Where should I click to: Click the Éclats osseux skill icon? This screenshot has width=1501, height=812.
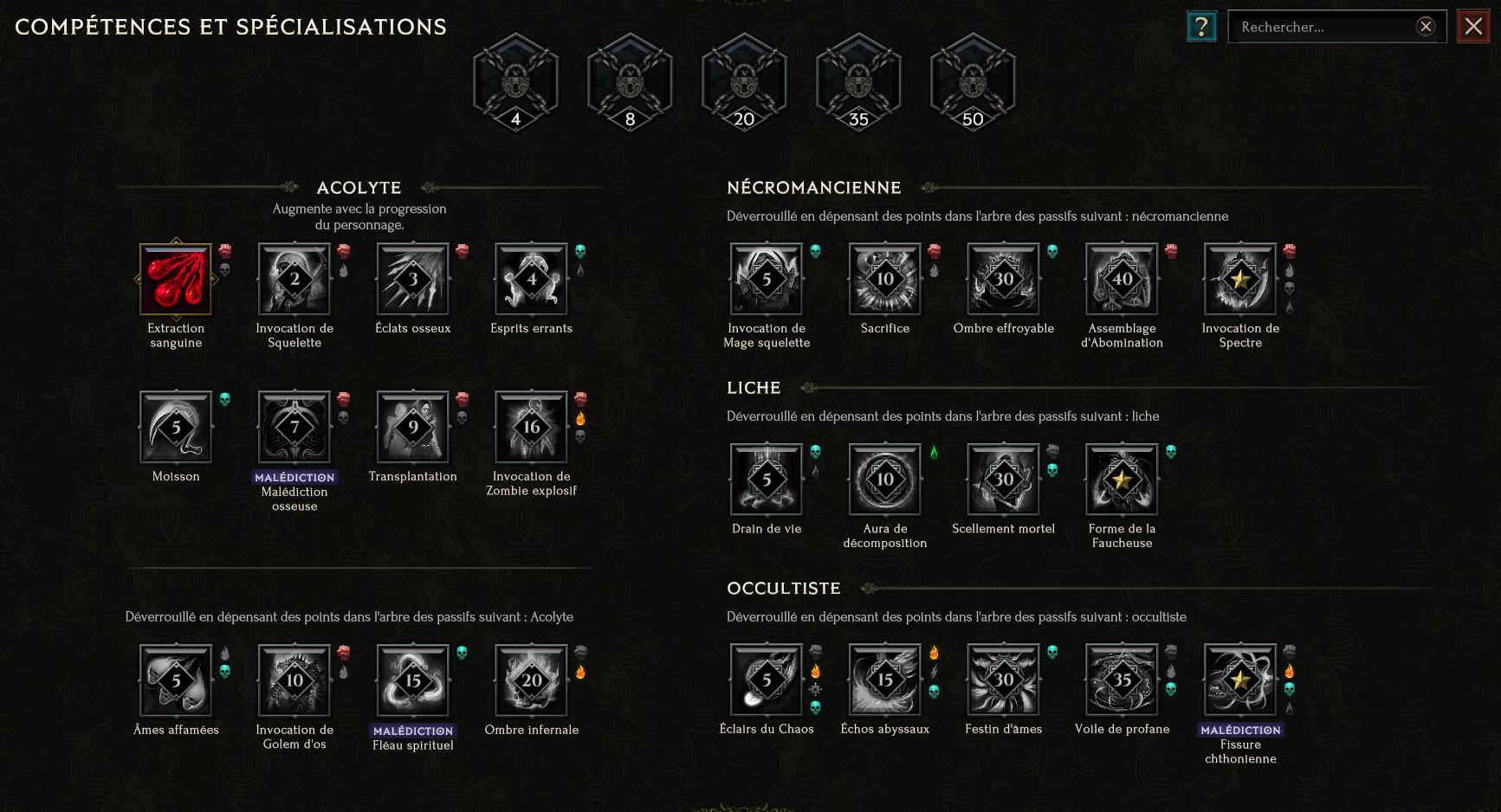413,279
